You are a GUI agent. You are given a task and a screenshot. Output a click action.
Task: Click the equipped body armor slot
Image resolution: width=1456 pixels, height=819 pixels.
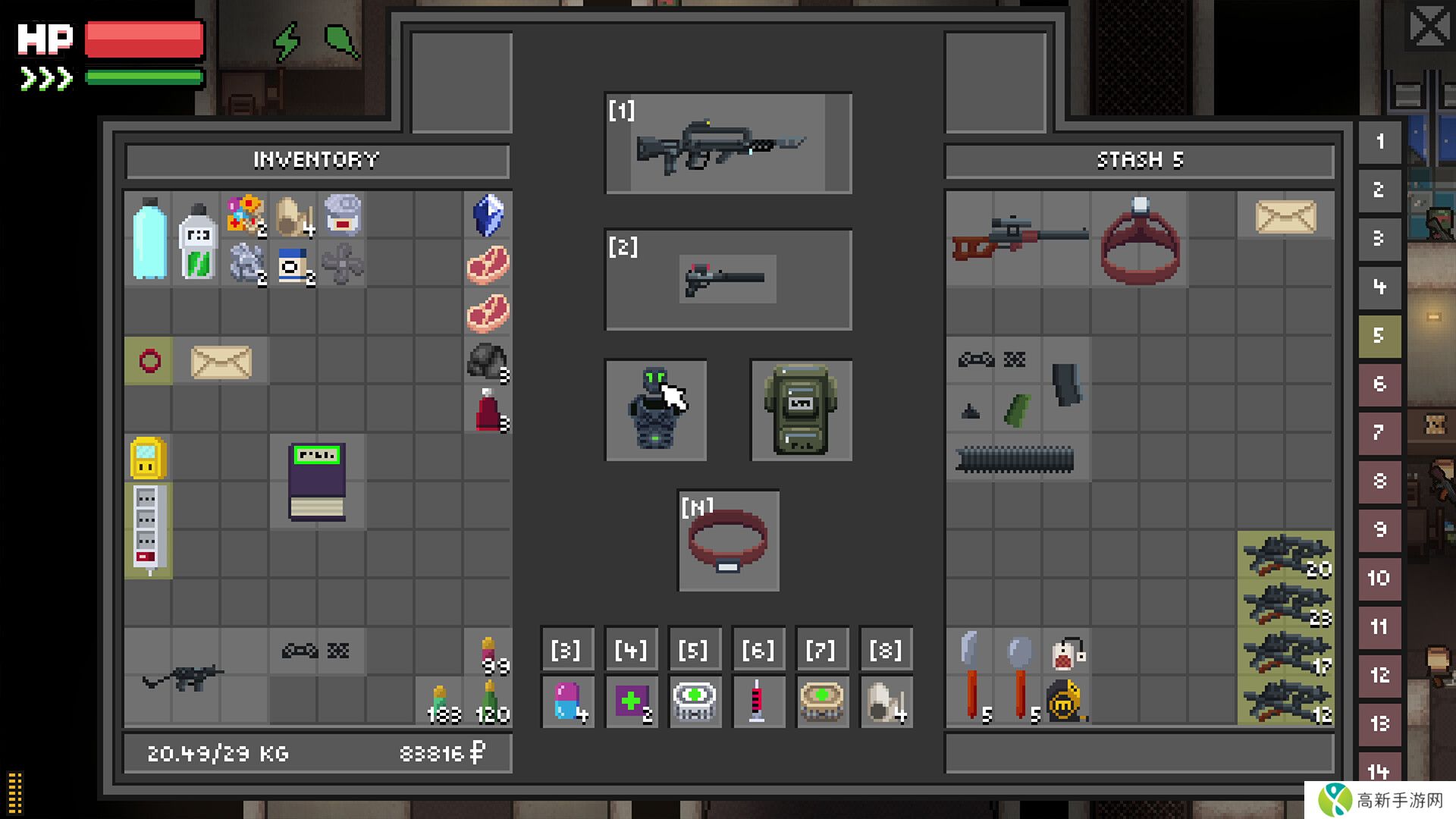(656, 410)
